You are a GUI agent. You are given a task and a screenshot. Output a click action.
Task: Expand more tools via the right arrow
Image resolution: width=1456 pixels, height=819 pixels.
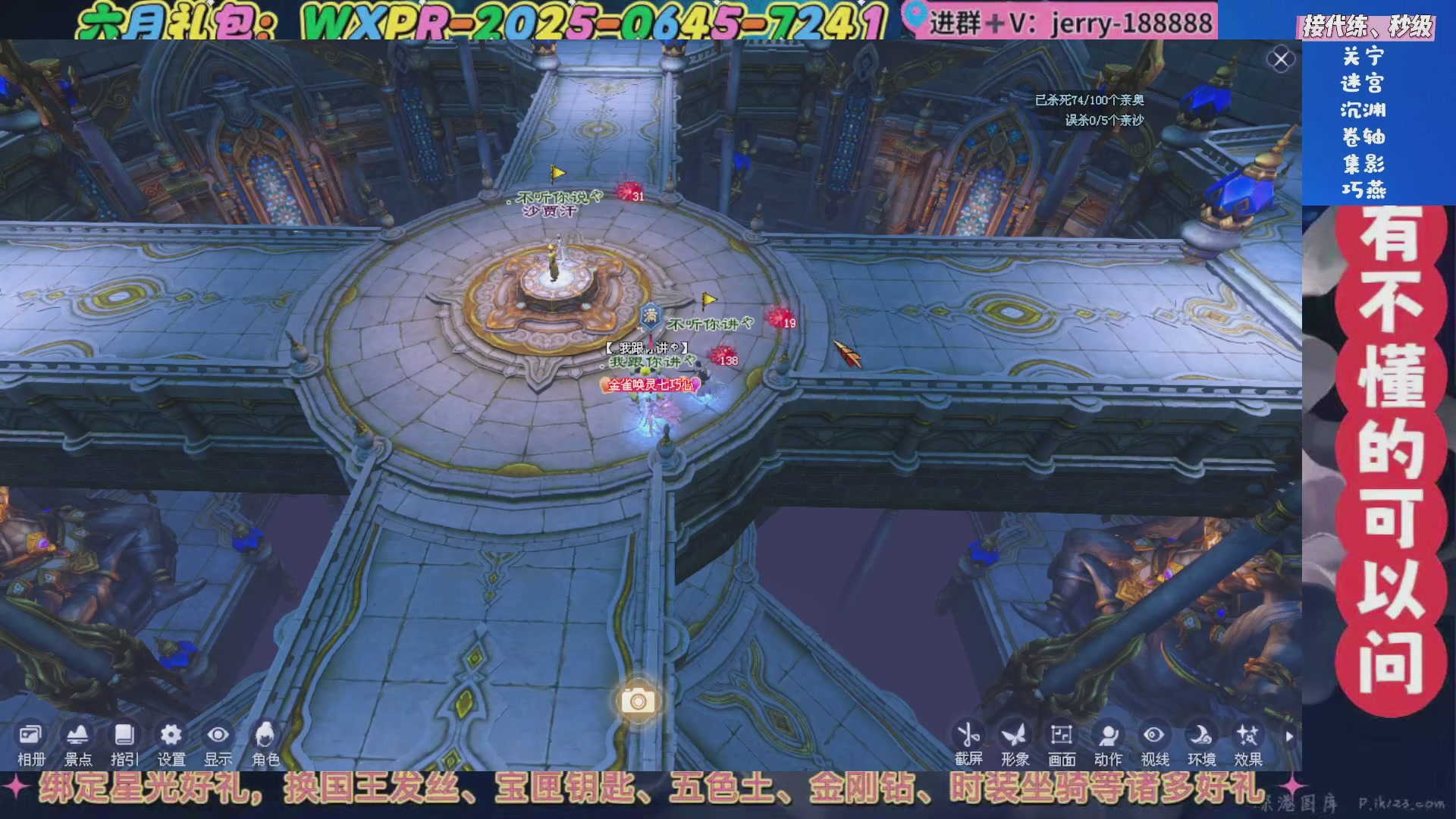coord(1289,735)
